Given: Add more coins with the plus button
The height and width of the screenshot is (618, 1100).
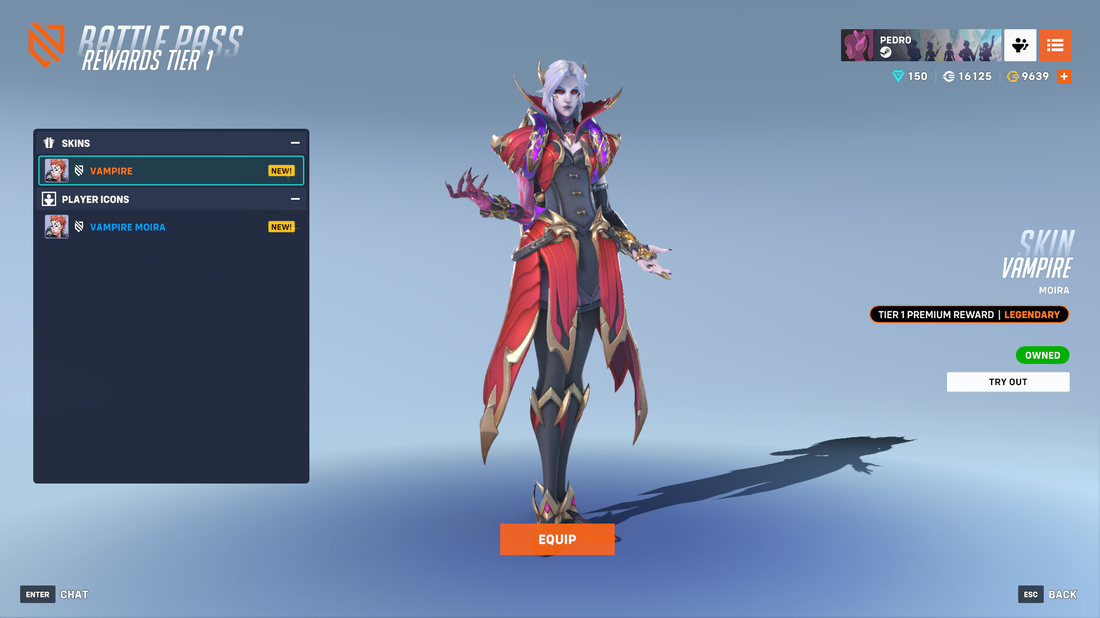Looking at the screenshot, I should click(x=1064, y=76).
